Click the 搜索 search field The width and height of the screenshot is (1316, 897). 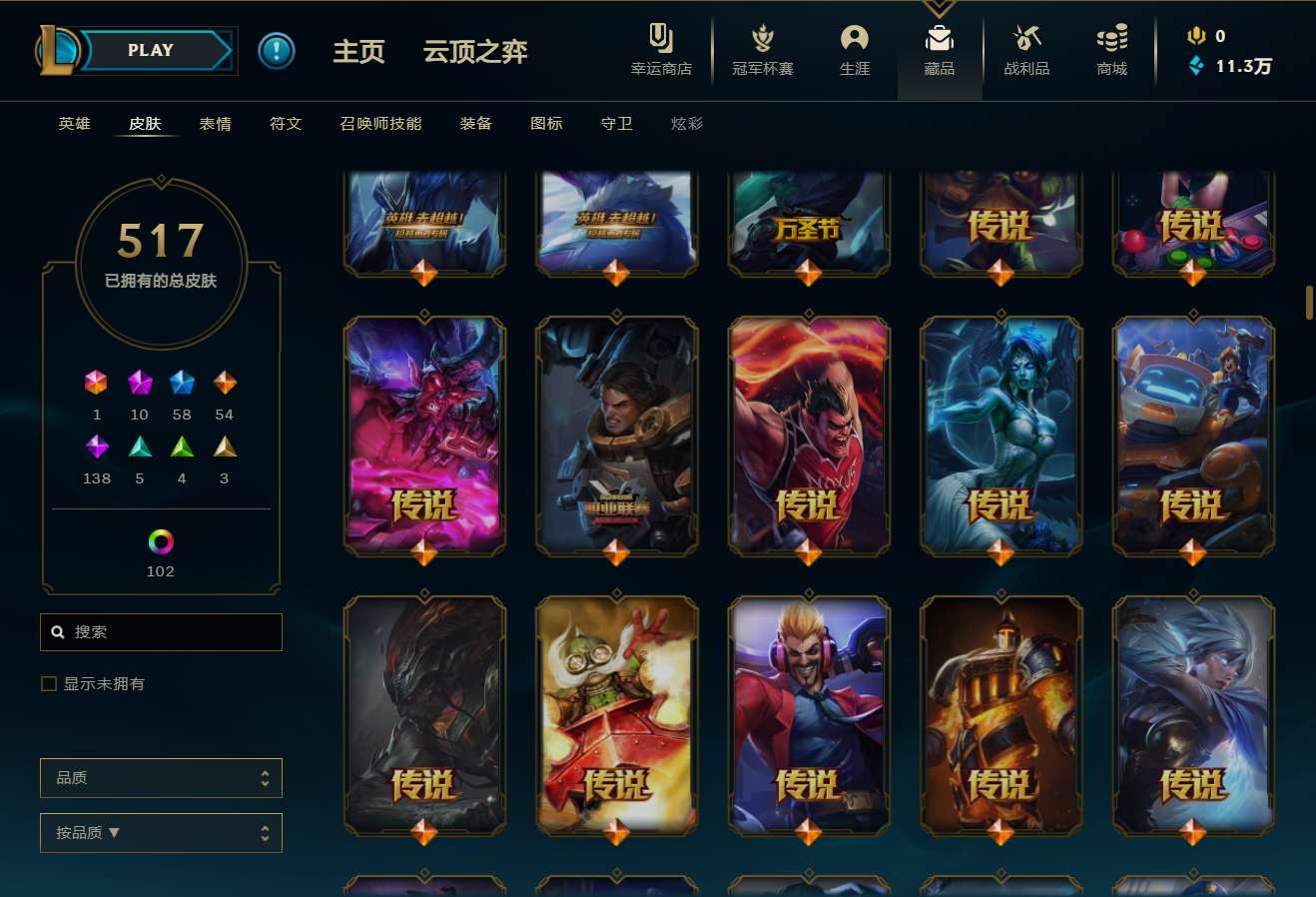161,631
